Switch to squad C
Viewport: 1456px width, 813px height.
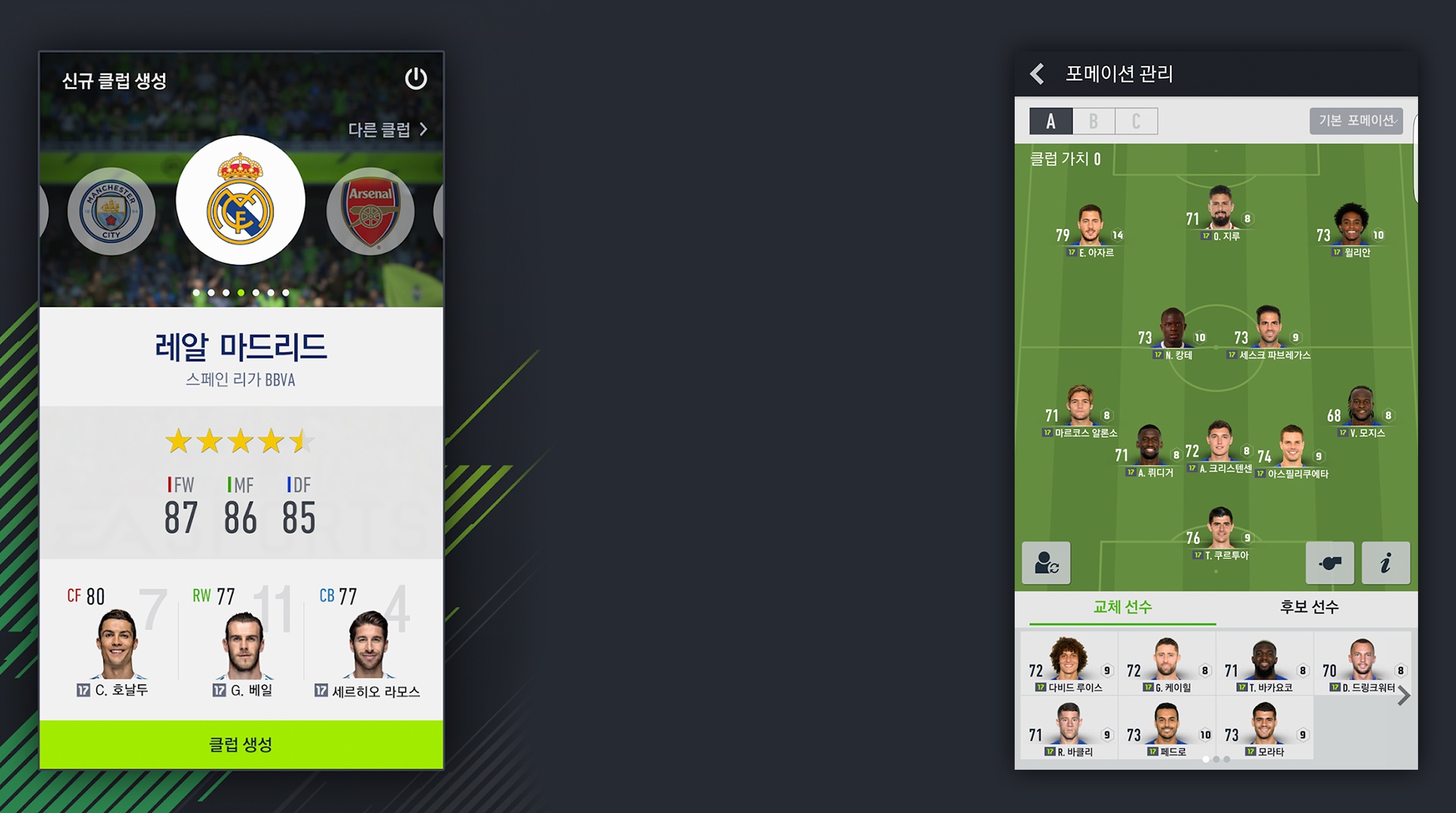click(1136, 121)
